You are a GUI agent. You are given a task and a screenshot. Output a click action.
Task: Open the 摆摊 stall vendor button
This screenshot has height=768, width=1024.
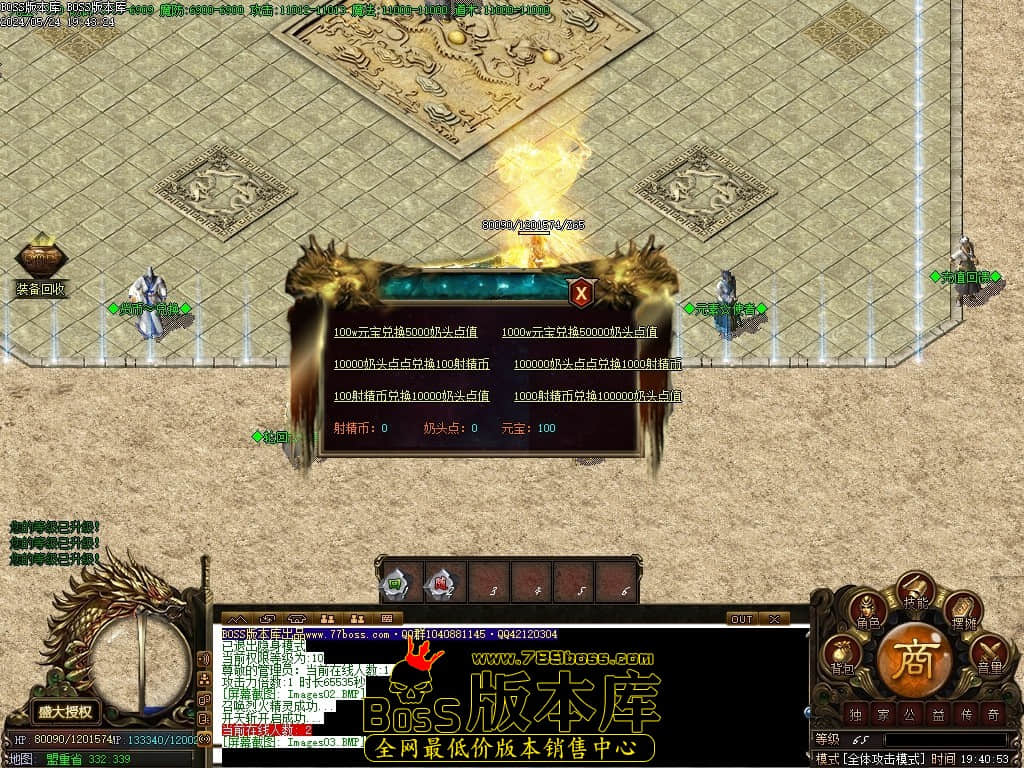tap(963, 611)
